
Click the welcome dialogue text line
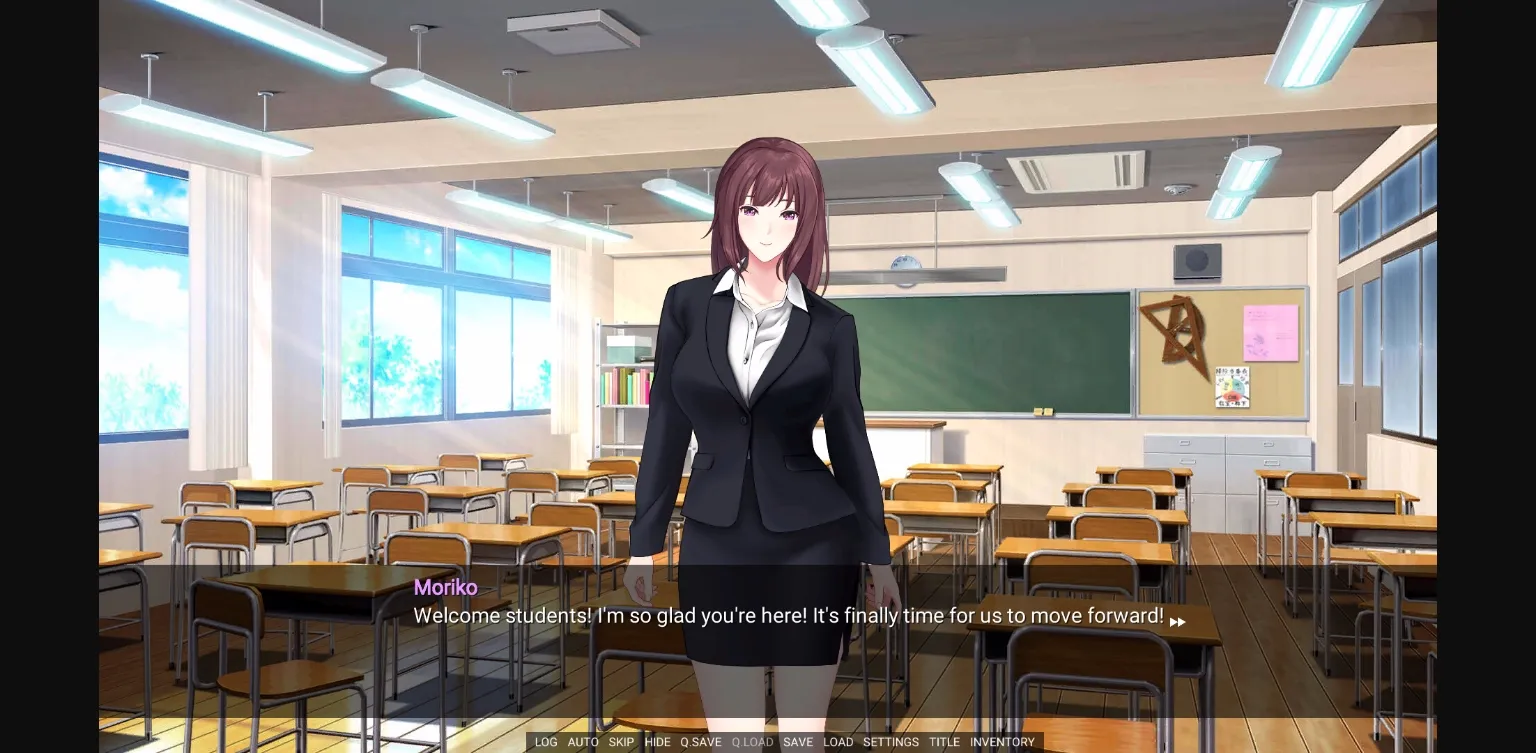coord(789,616)
